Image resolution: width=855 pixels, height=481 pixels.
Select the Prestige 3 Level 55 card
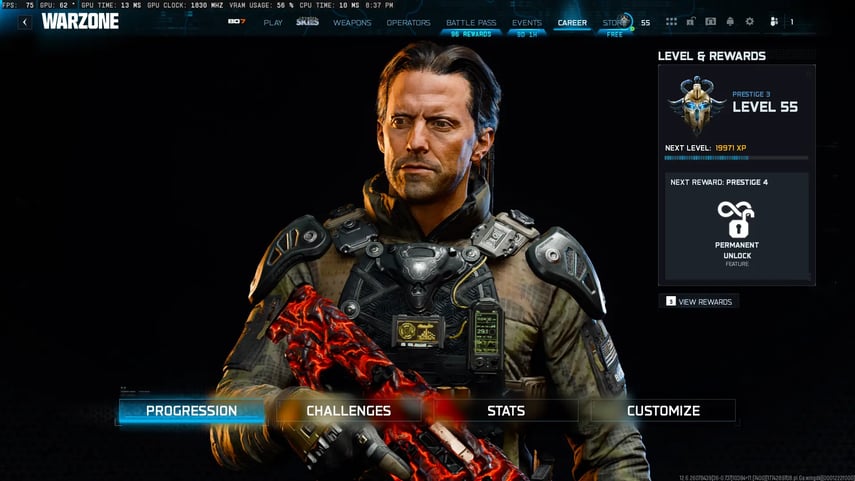pyautogui.click(x=736, y=105)
